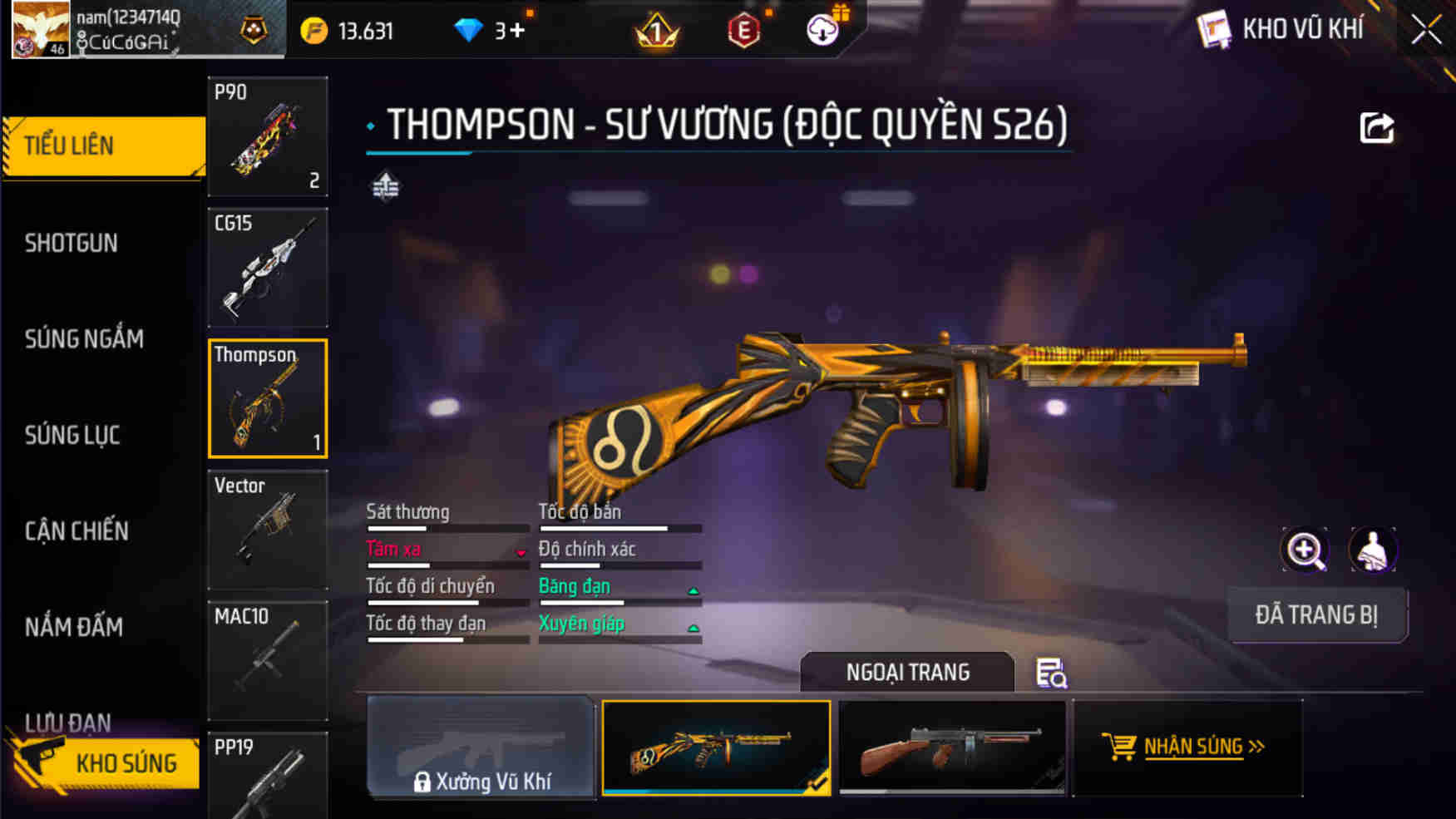1456x819 pixels.
Task: Click the green arrow beside Xuyên giáp
Action: pos(693,629)
